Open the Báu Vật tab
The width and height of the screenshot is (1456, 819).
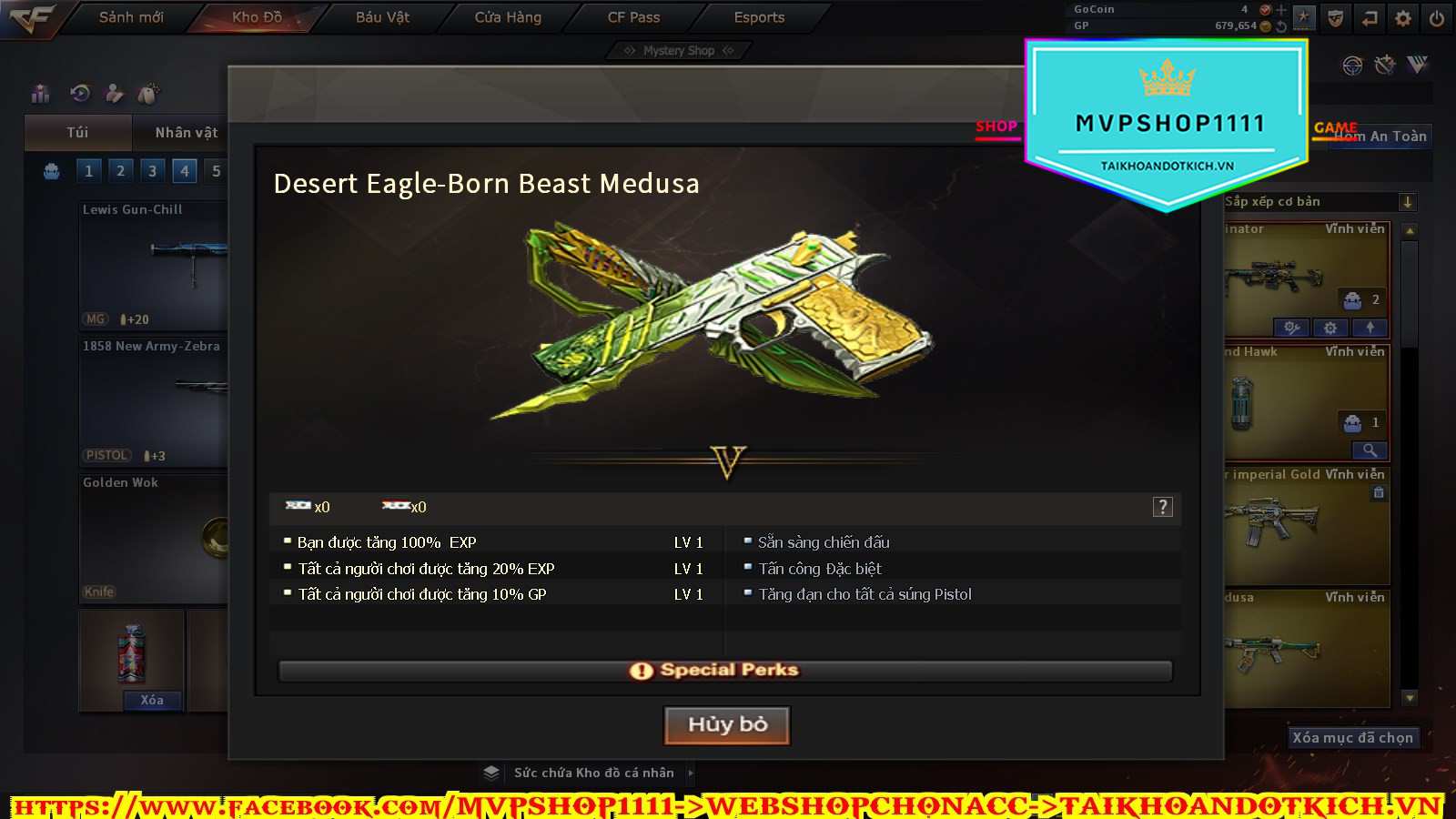pos(382,17)
